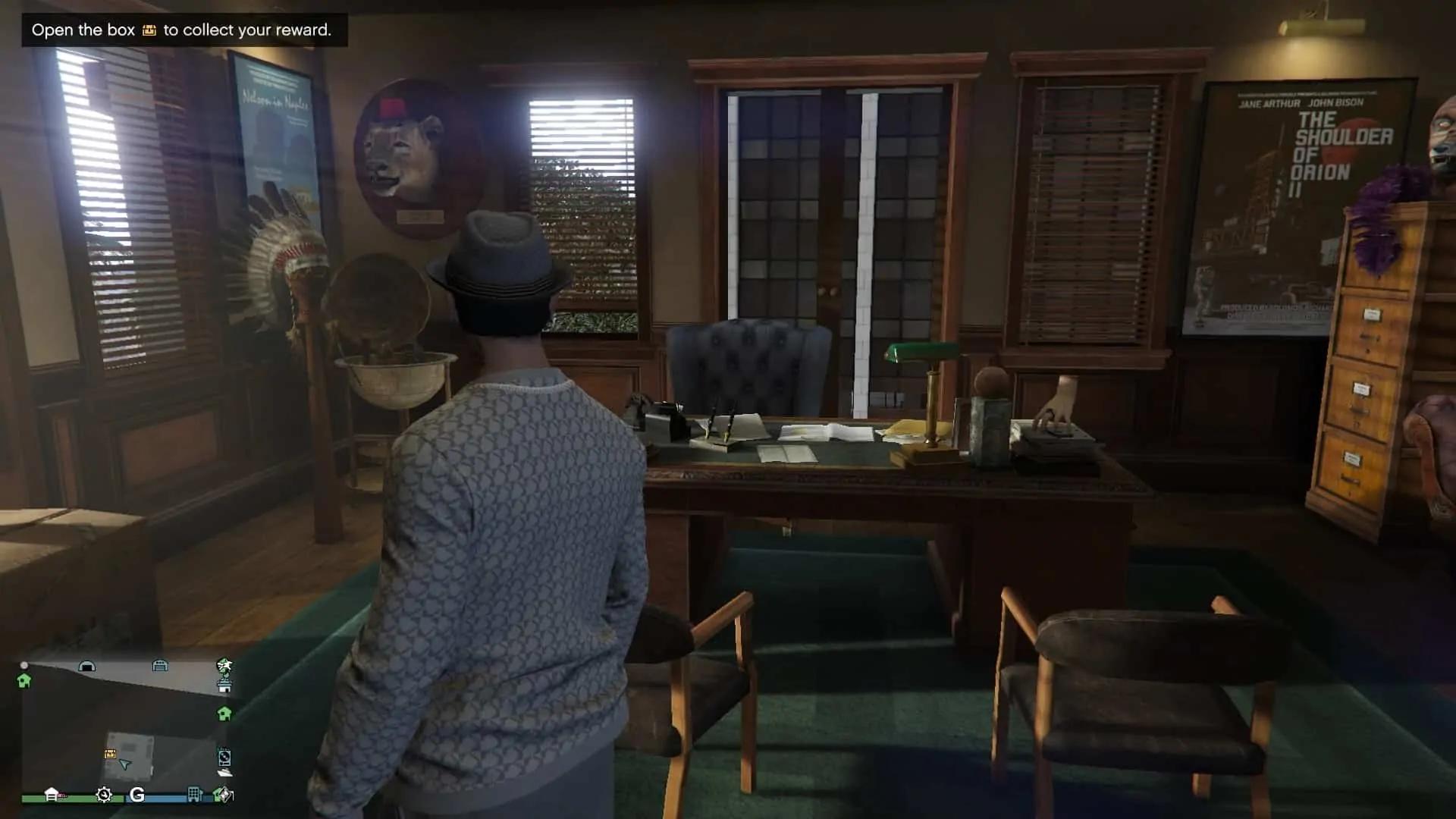Click the hangar arch blip on minimap
This screenshot has width=1456, height=819.
click(87, 667)
